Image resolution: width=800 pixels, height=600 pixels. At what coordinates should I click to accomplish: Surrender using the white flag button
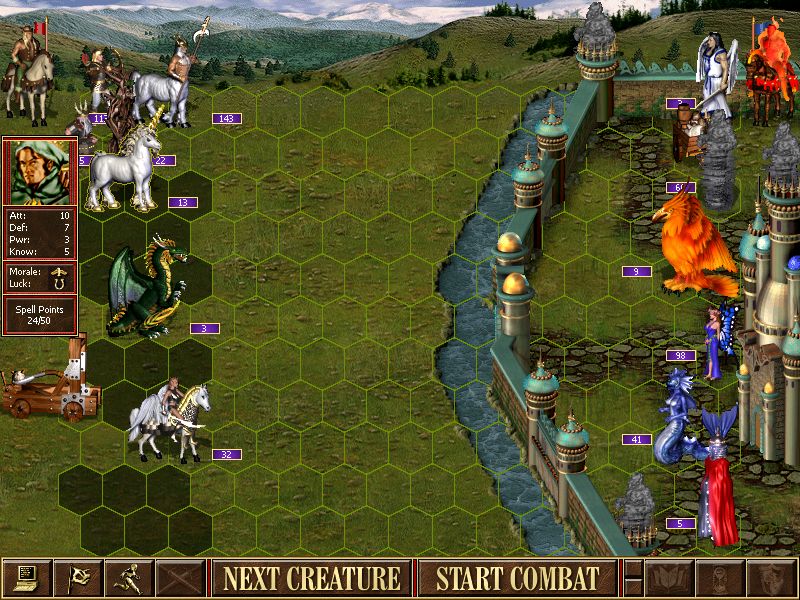tap(77, 578)
